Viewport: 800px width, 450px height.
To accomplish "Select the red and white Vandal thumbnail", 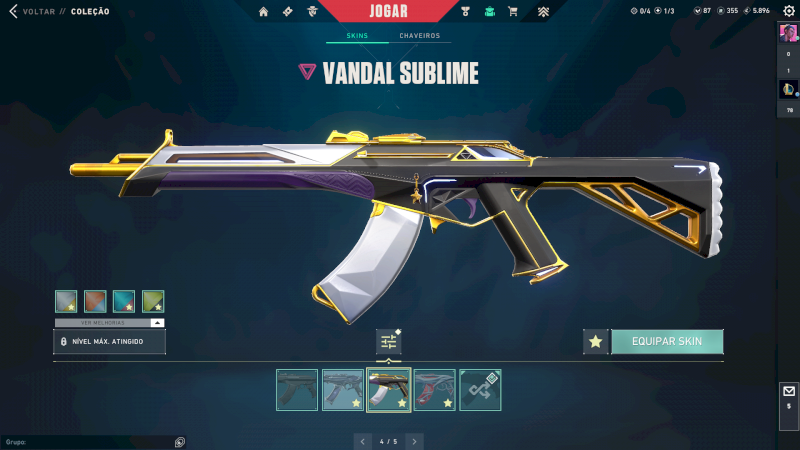I will [x=434, y=390].
